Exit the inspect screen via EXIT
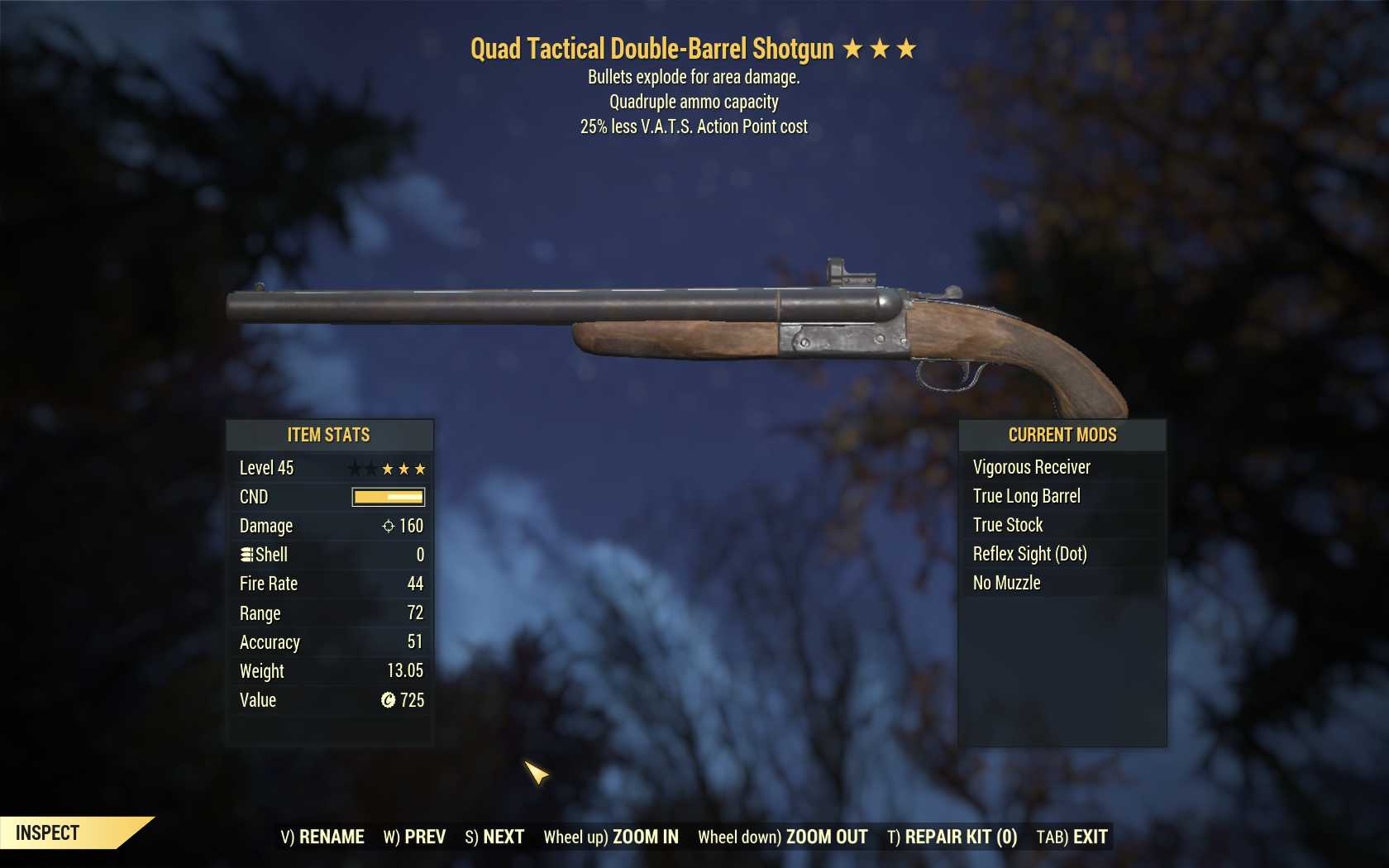 click(1072, 837)
